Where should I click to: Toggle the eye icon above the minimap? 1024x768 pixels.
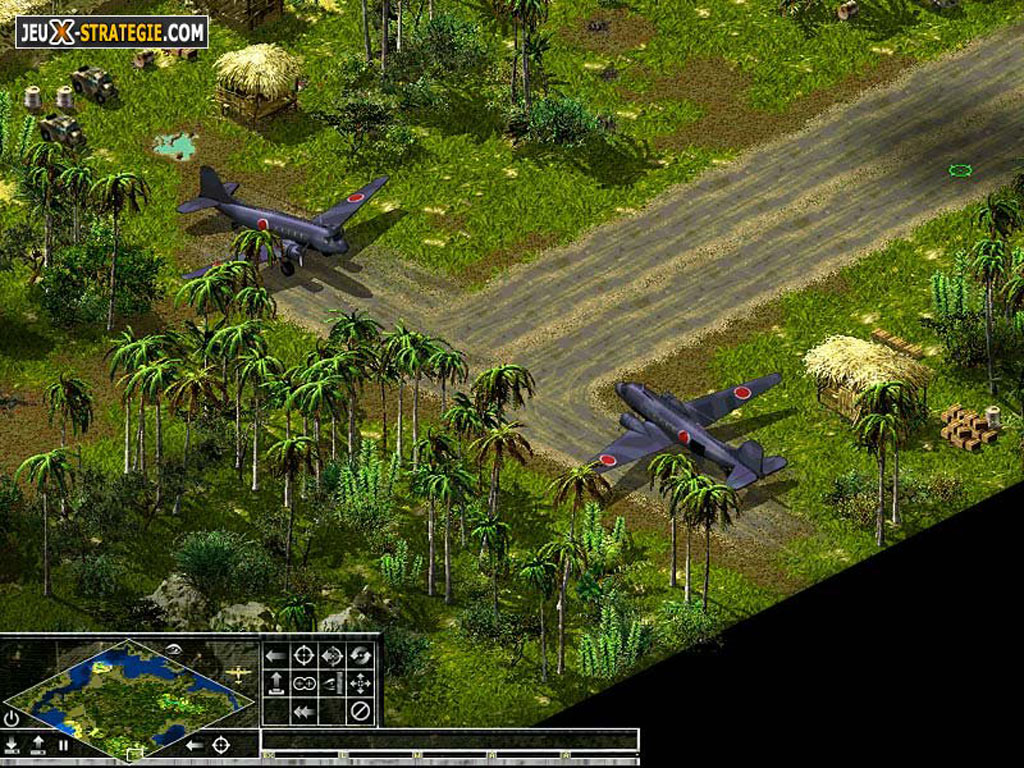click(x=173, y=649)
